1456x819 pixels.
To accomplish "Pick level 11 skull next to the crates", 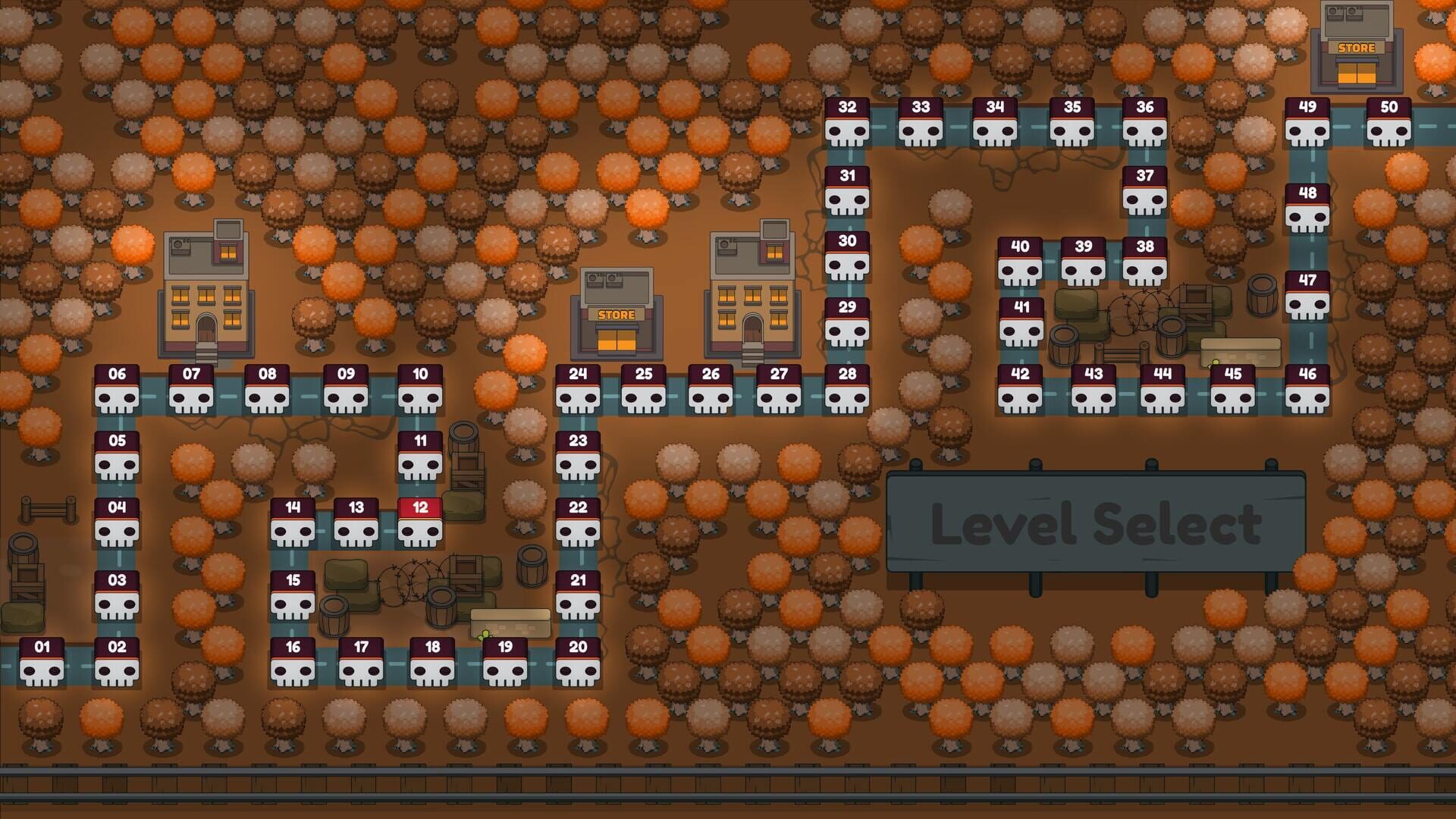I will (x=419, y=453).
